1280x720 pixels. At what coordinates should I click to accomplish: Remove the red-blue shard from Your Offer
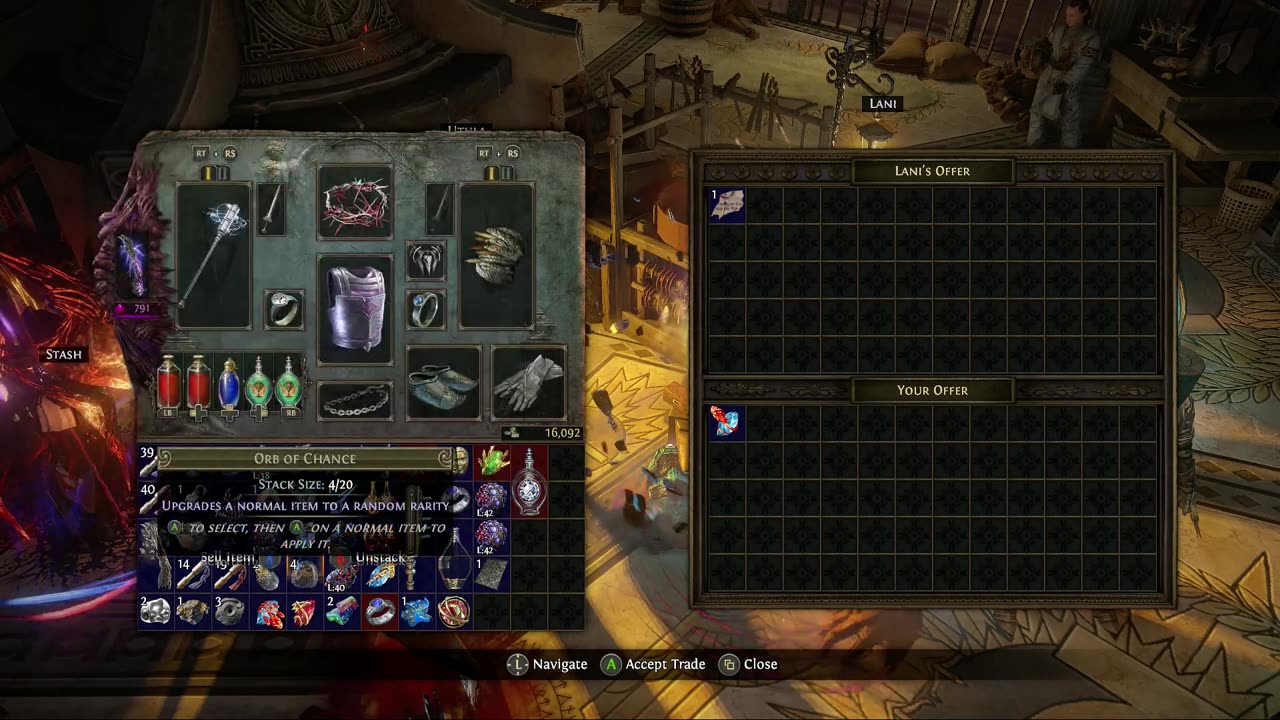[x=727, y=423]
